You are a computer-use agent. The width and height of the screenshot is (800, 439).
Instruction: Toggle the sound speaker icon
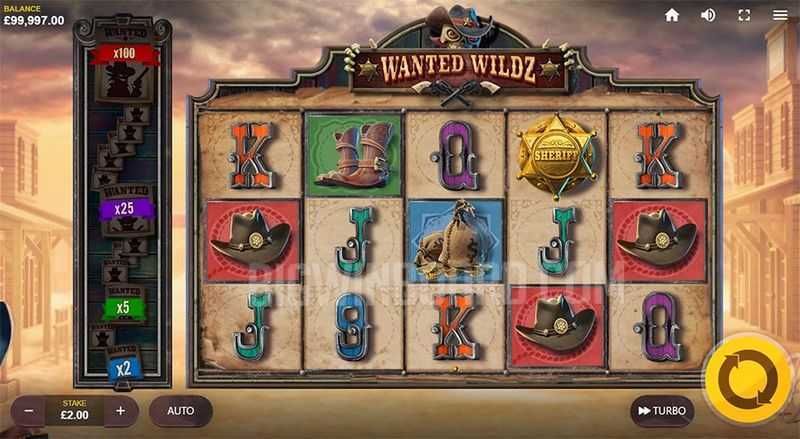(708, 15)
